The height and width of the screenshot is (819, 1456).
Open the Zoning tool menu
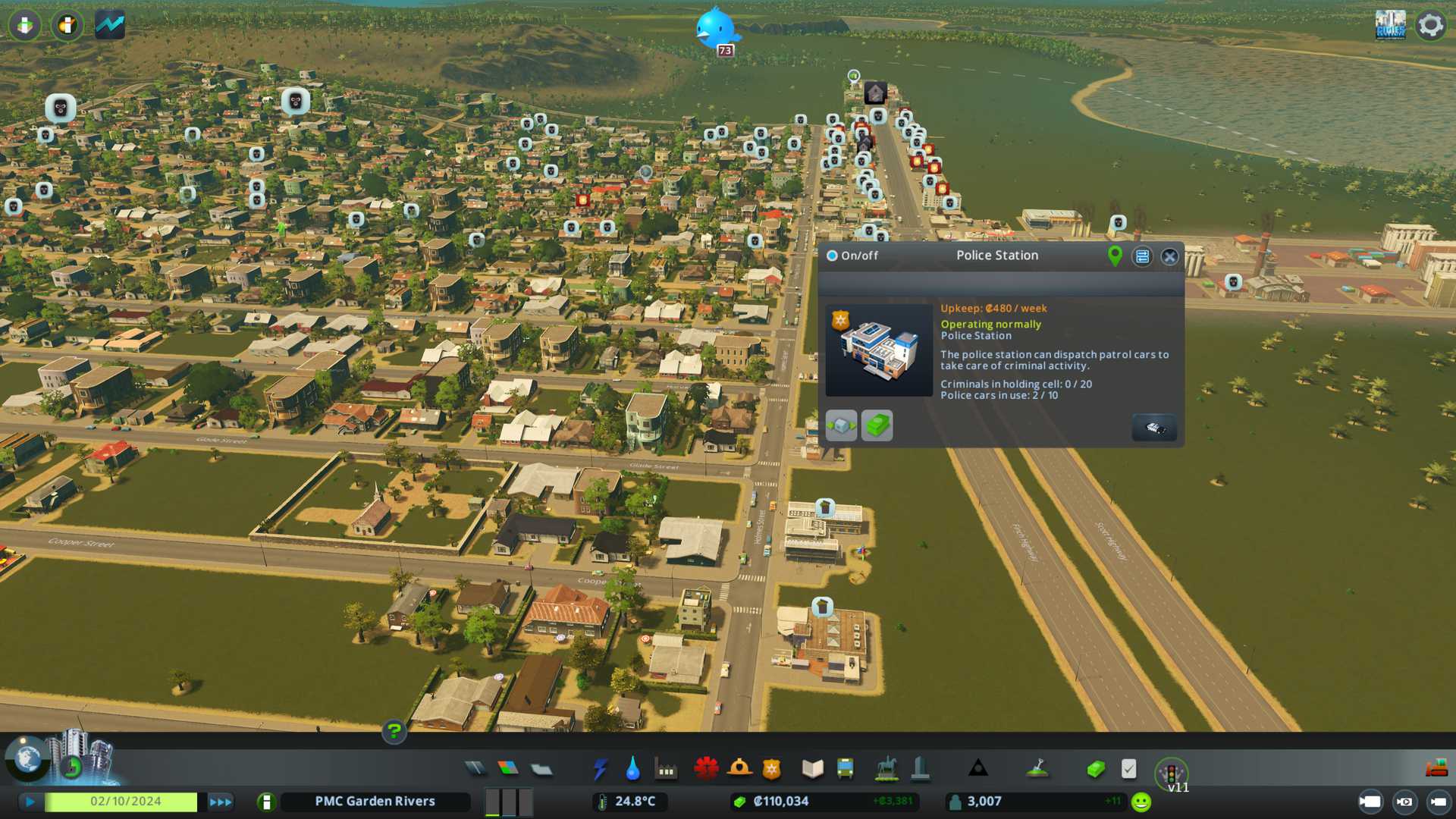508,769
